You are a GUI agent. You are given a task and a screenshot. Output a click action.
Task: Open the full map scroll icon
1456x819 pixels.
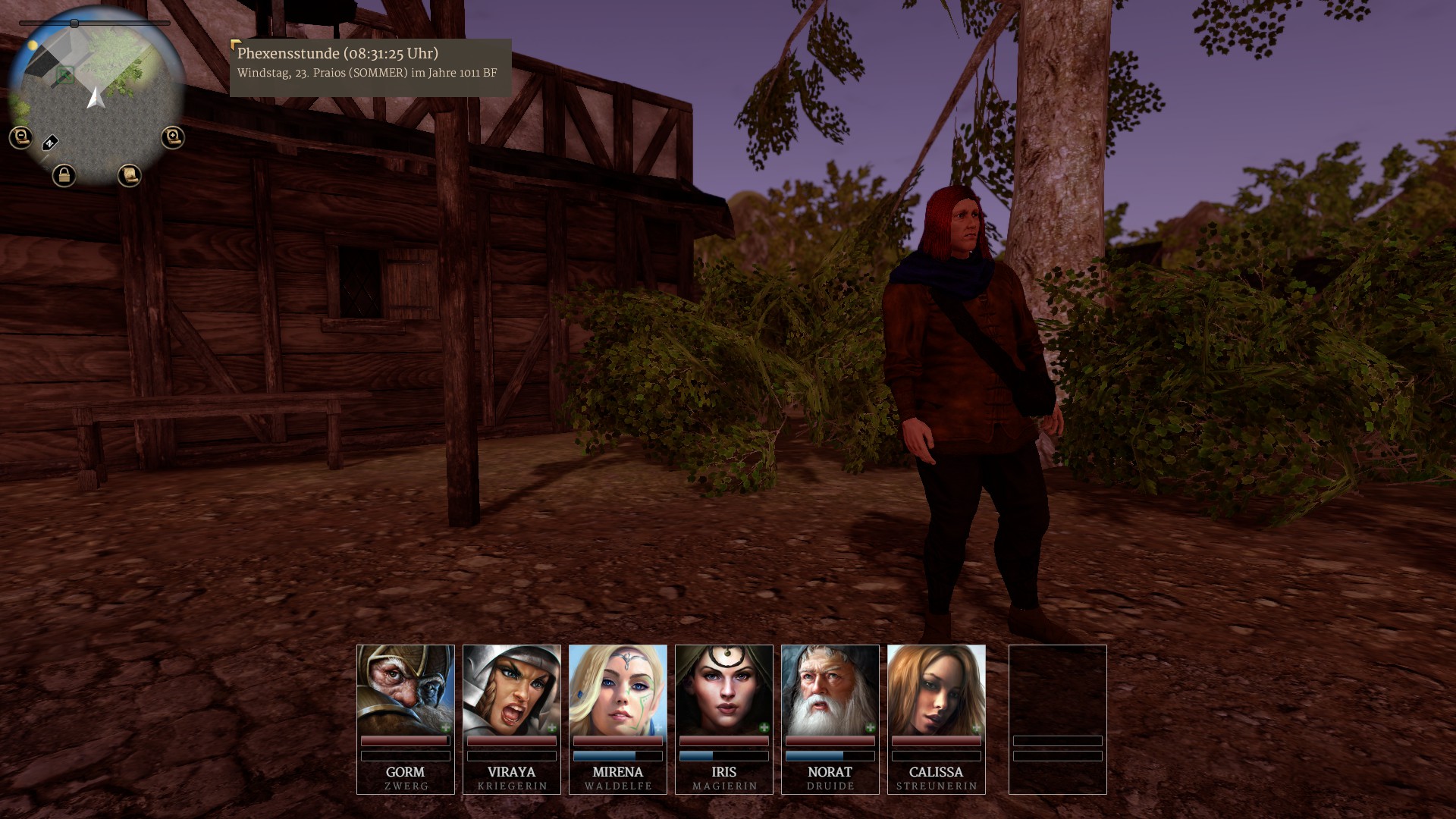(x=130, y=176)
